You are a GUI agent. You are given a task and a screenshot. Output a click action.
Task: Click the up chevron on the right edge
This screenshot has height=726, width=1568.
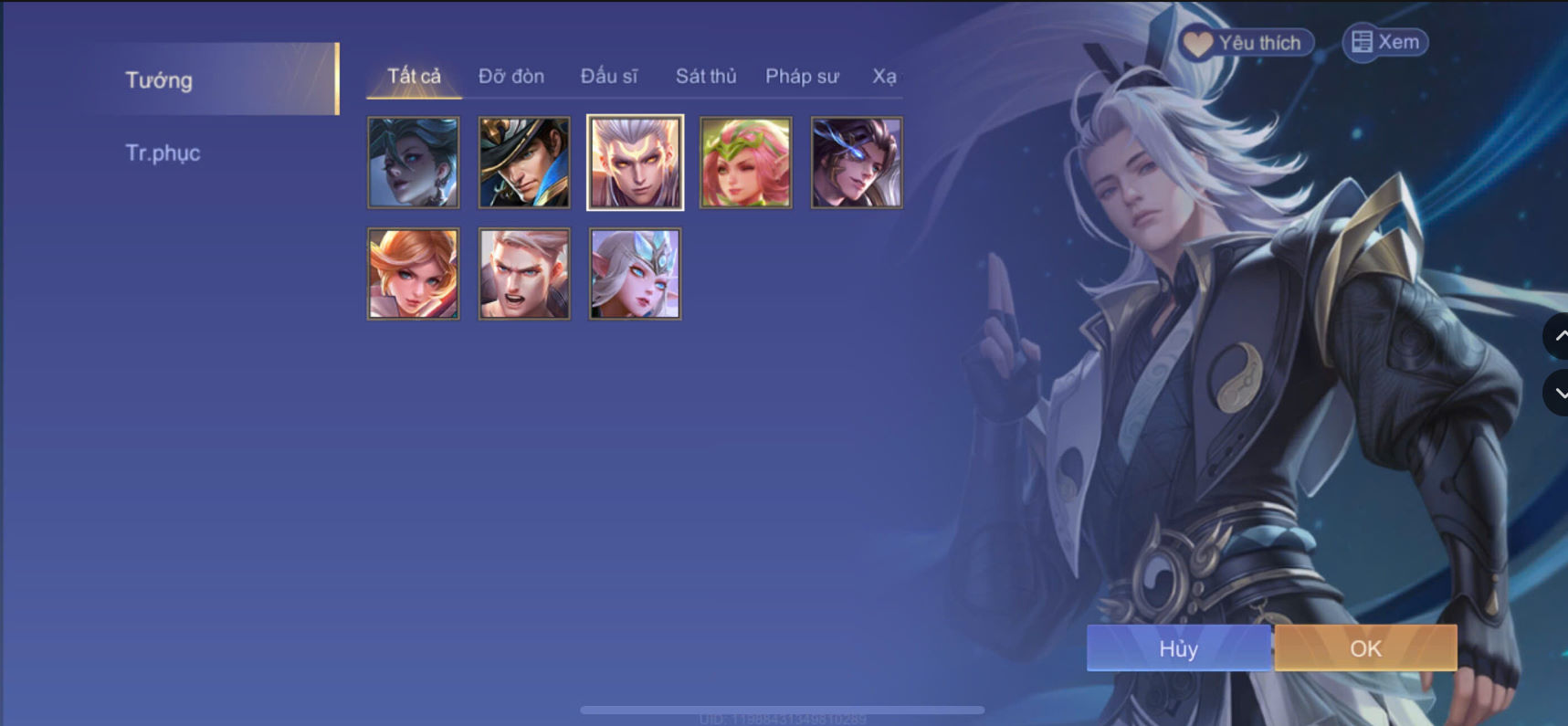pos(1561,336)
